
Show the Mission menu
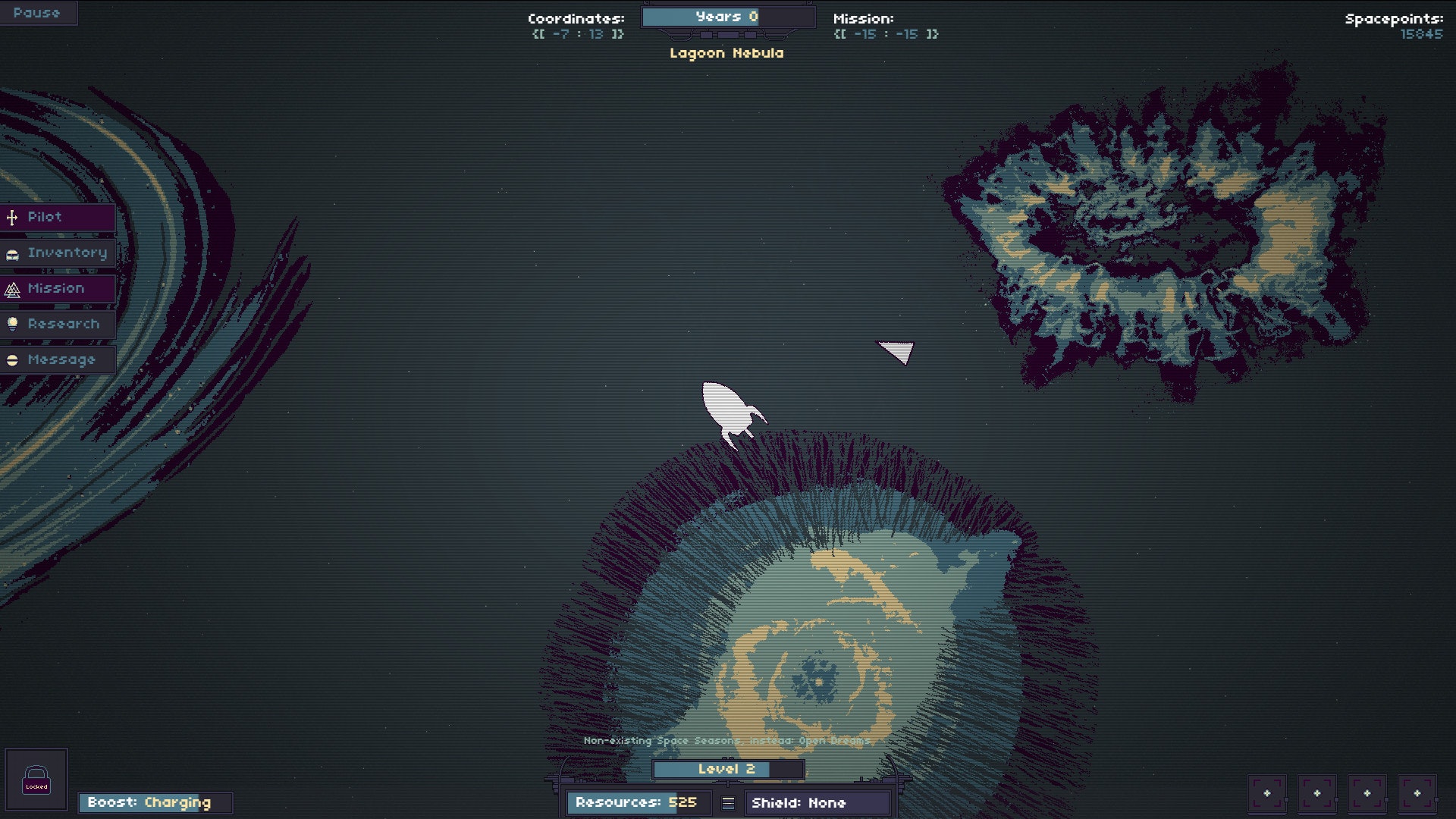(57, 289)
